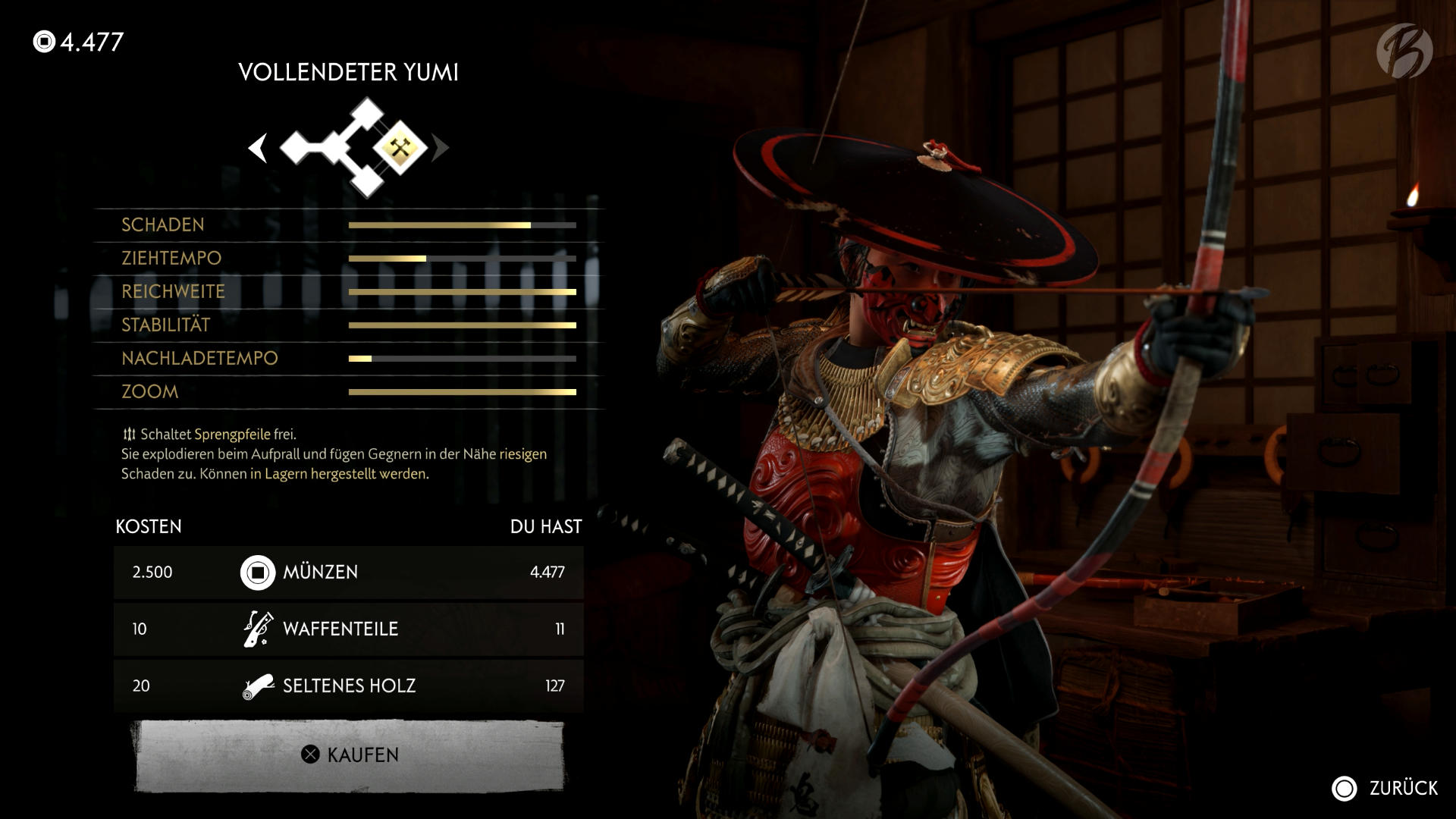This screenshot has height=819, width=1456.
Task: Select the Münzen cost row
Action: 349,572
